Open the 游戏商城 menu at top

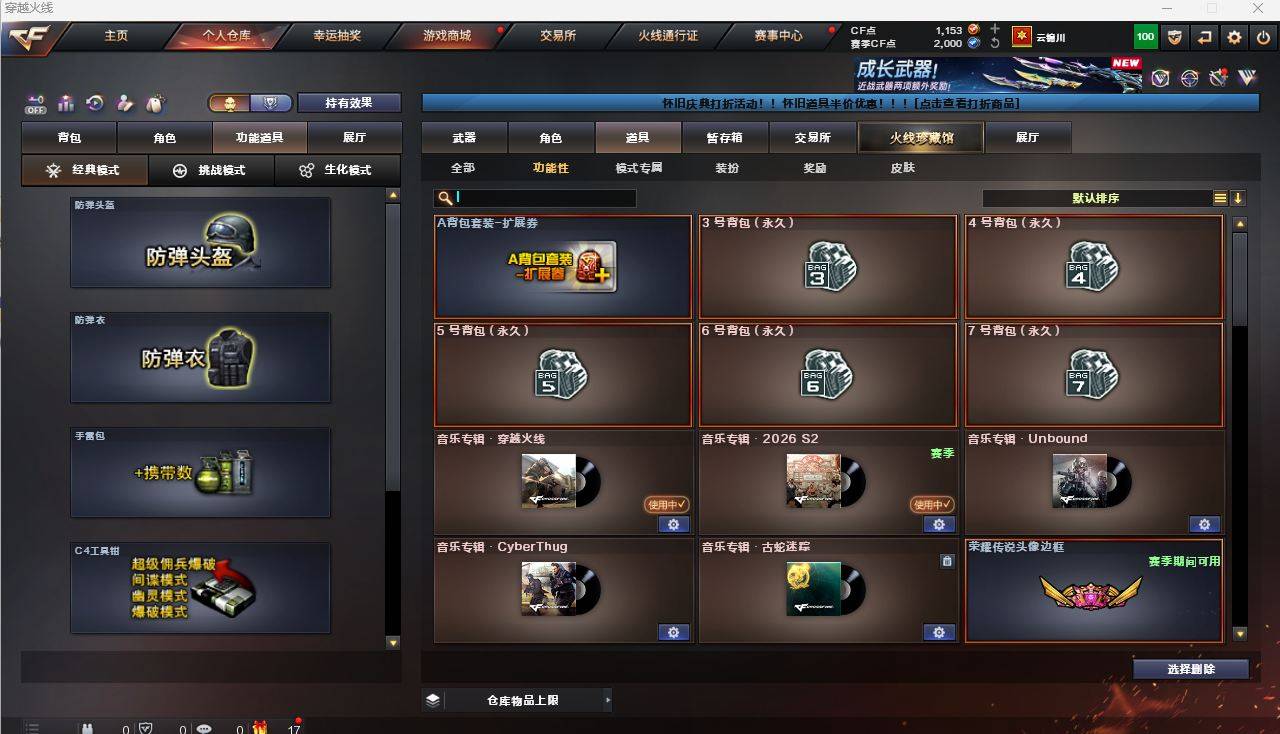[448, 36]
